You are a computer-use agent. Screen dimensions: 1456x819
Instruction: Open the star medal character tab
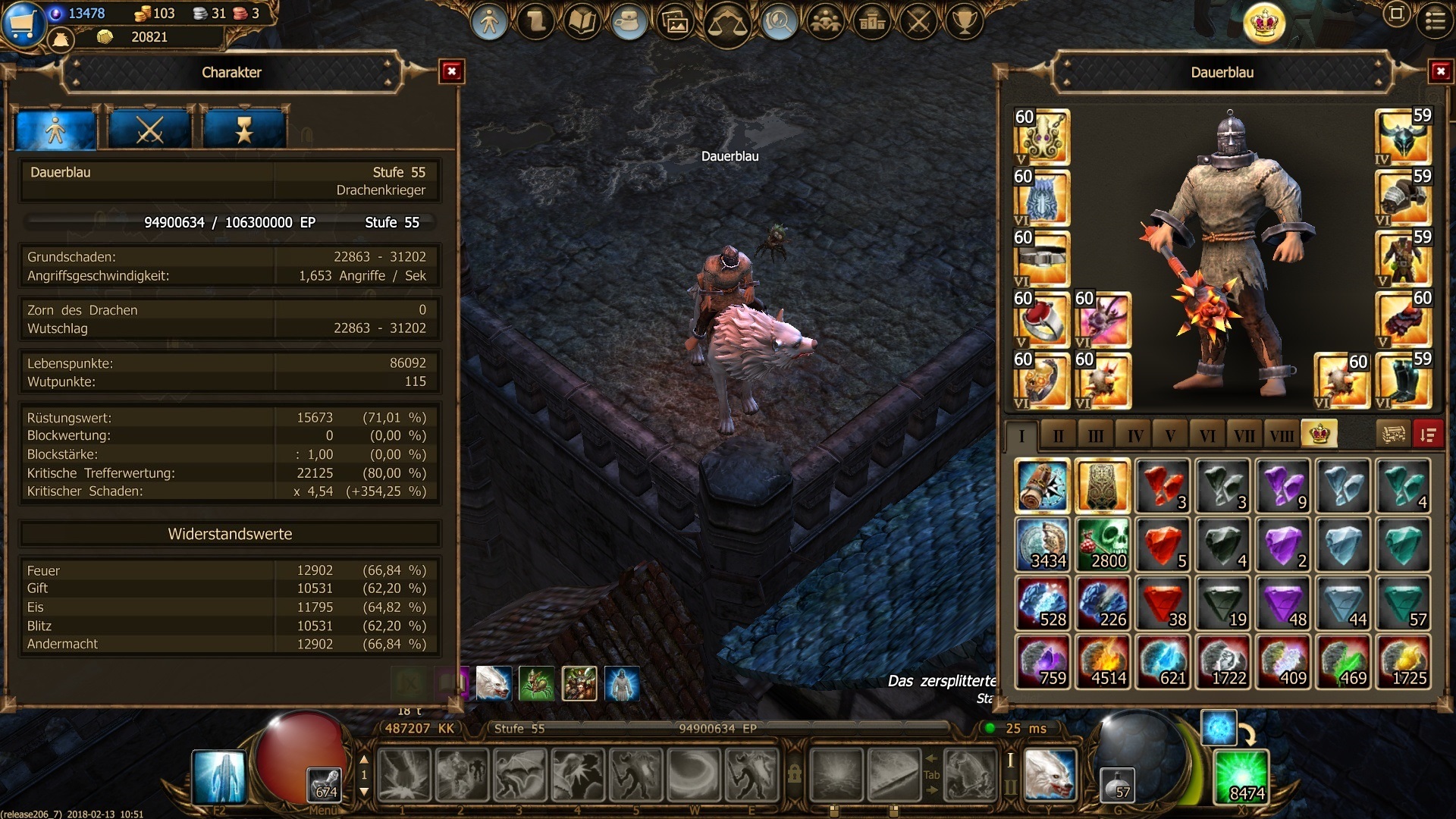[x=243, y=130]
